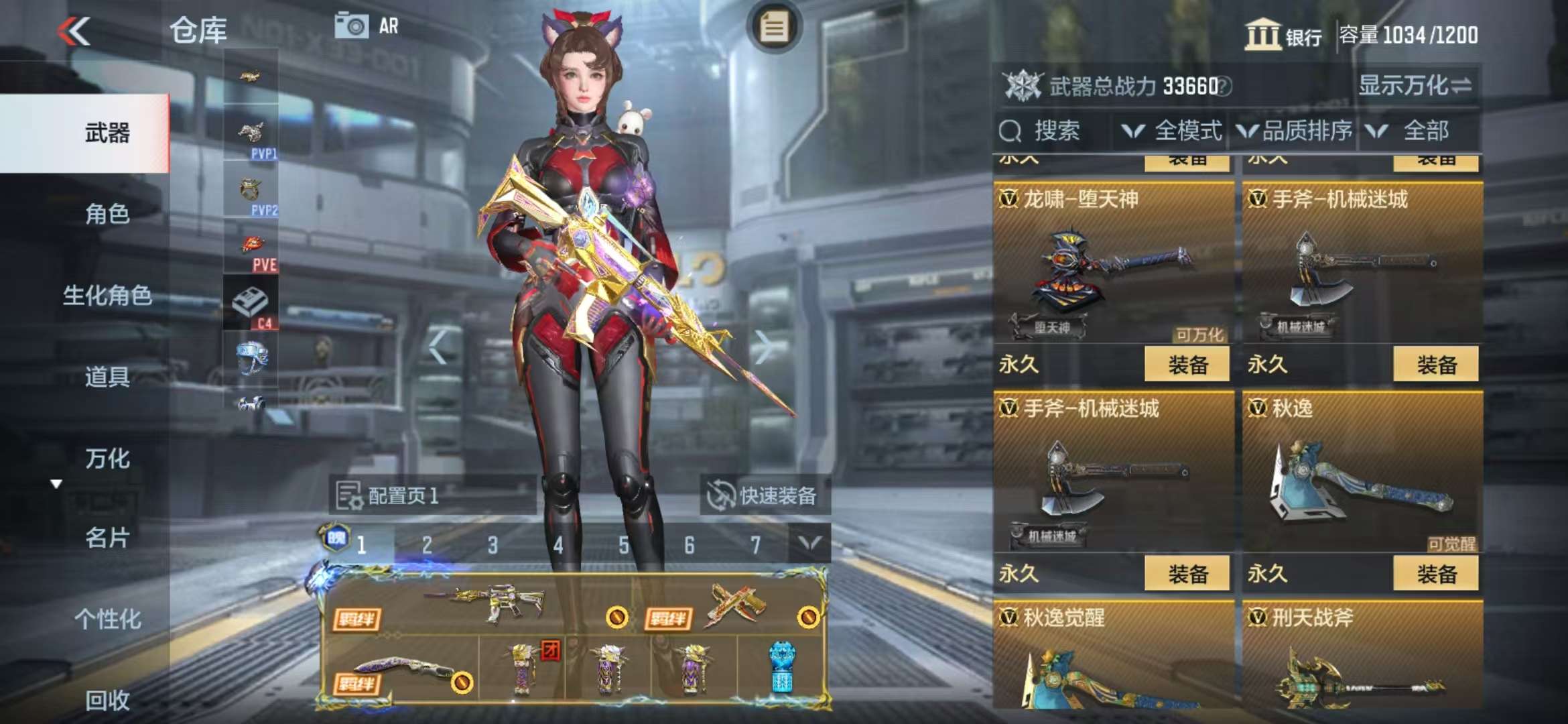Open the 配置页1 loadout page selector
The image size is (1568, 724).
coord(432,496)
